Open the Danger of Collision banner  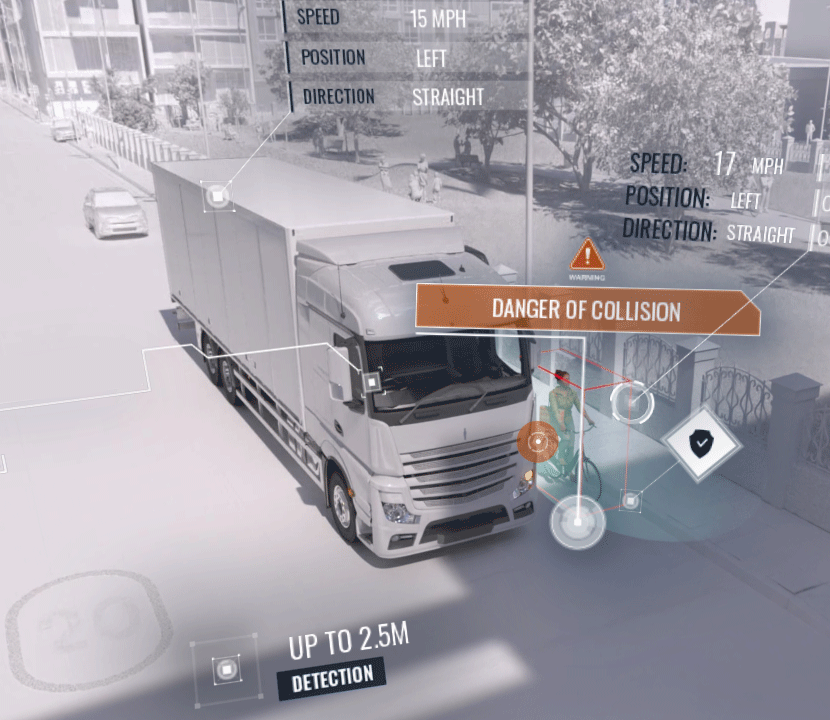(586, 310)
